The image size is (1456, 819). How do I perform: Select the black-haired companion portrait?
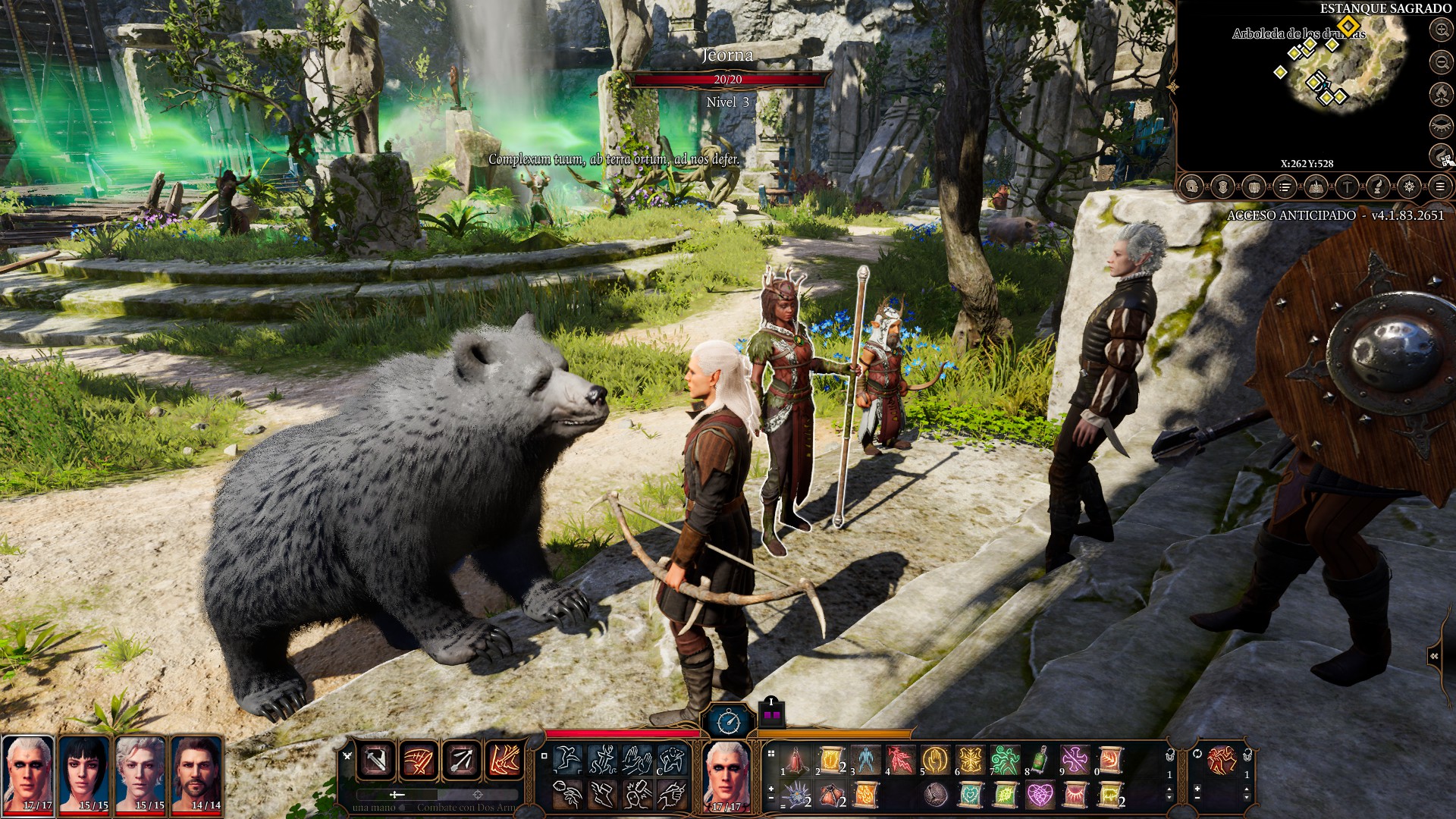click(x=85, y=775)
